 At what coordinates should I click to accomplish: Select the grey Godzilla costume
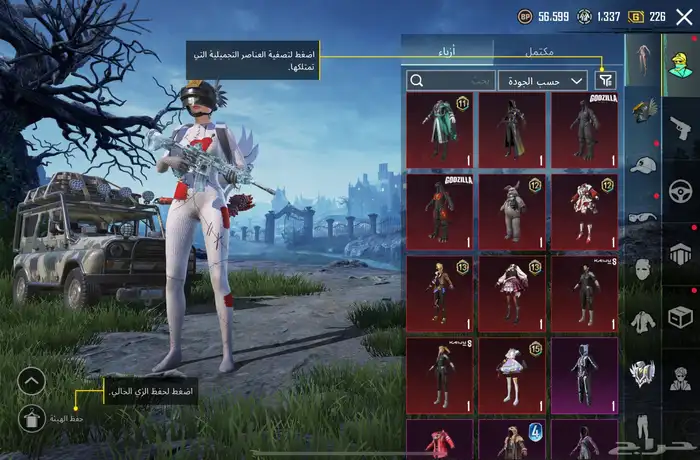pyautogui.click(x=584, y=130)
